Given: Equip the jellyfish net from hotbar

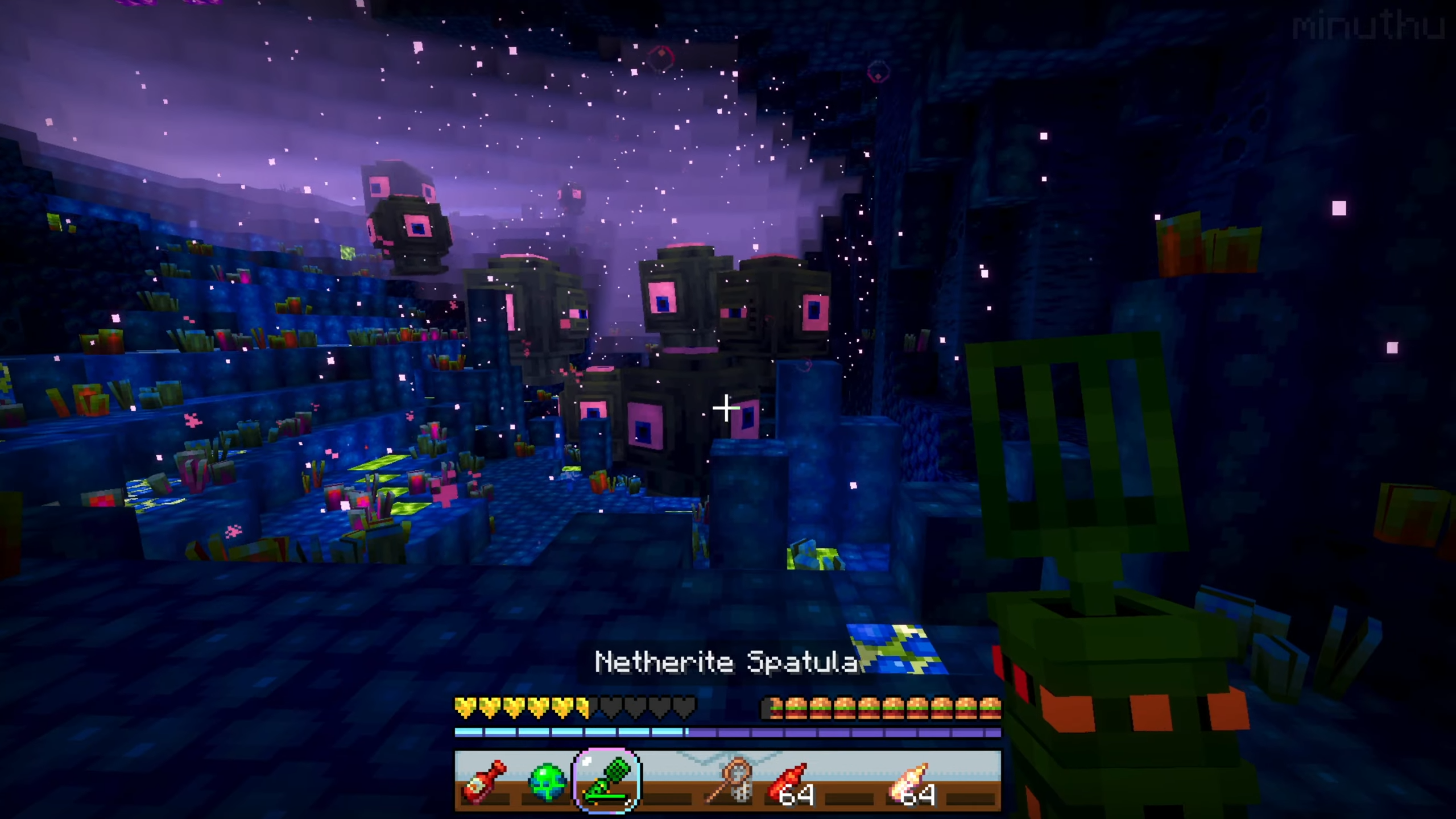Looking at the screenshot, I should (x=730, y=781).
